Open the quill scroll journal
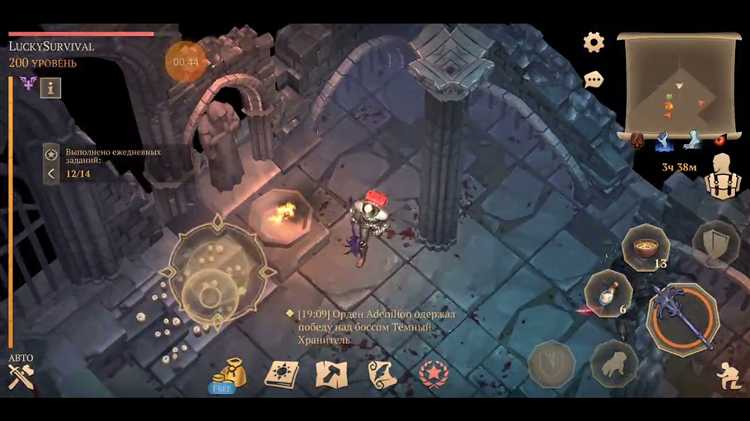The image size is (750, 421). coord(382,374)
